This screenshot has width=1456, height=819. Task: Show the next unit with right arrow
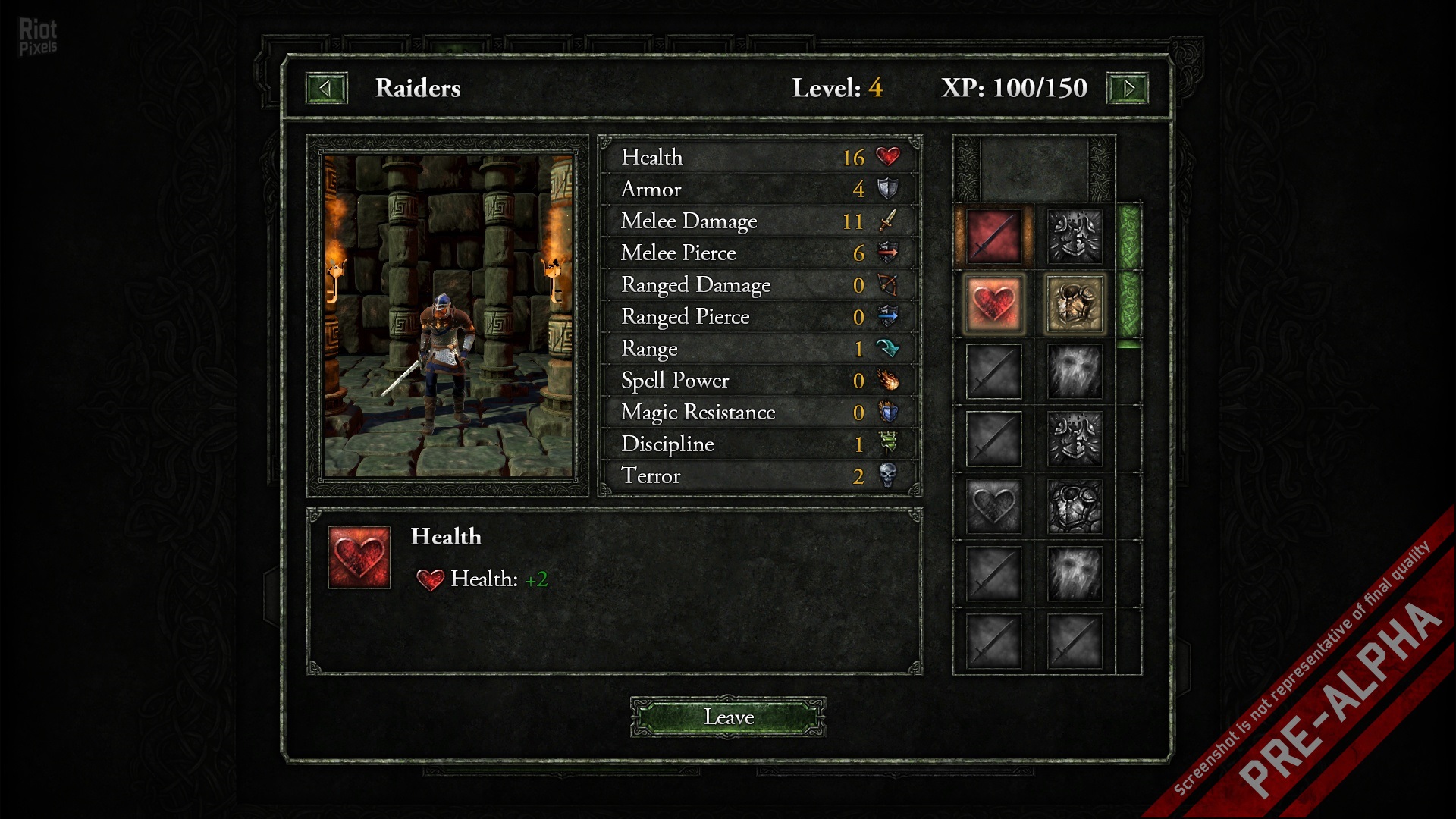pyautogui.click(x=1128, y=88)
